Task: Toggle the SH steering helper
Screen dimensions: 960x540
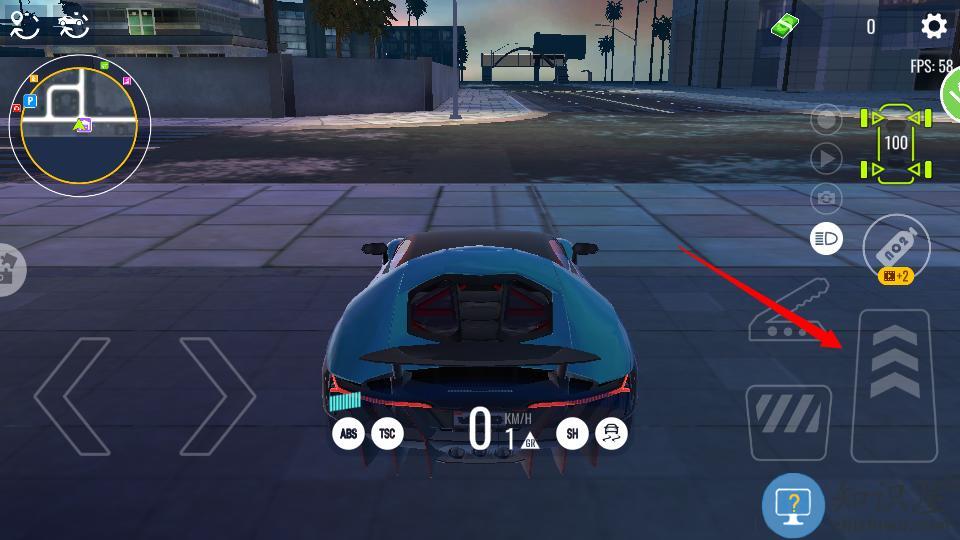Action: [572, 433]
